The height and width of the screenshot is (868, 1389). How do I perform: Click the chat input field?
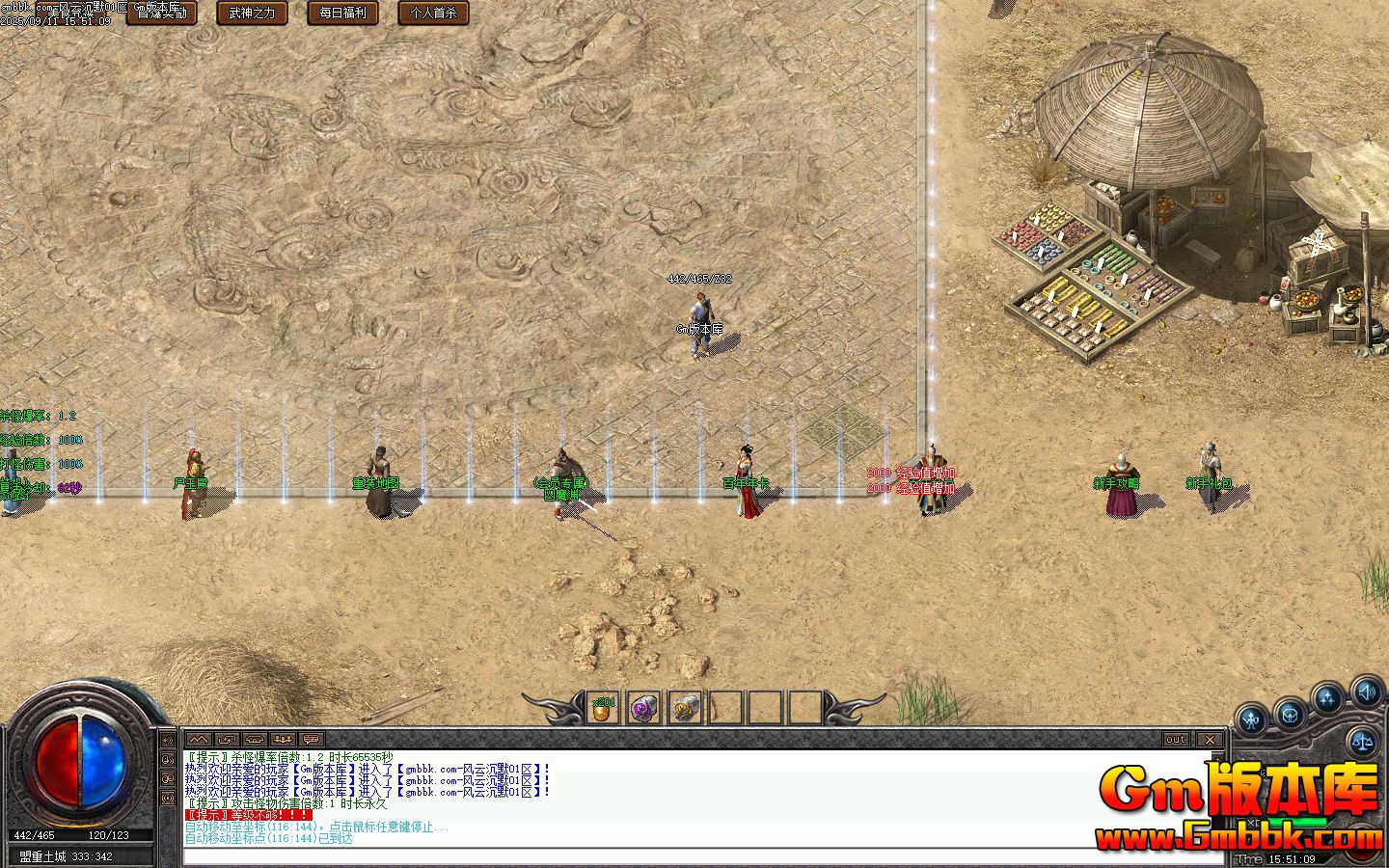click(x=694, y=855)
